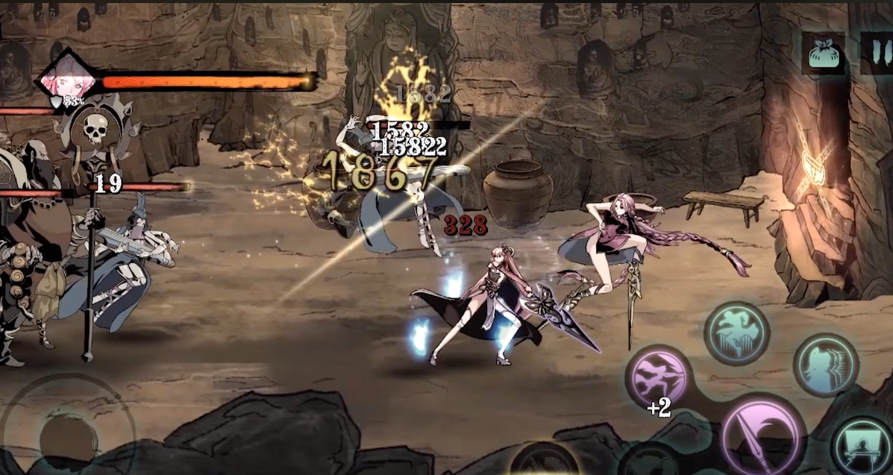Trigger the teal leaping figure skill
Screen dimensions: 893x475
(737, 334)
